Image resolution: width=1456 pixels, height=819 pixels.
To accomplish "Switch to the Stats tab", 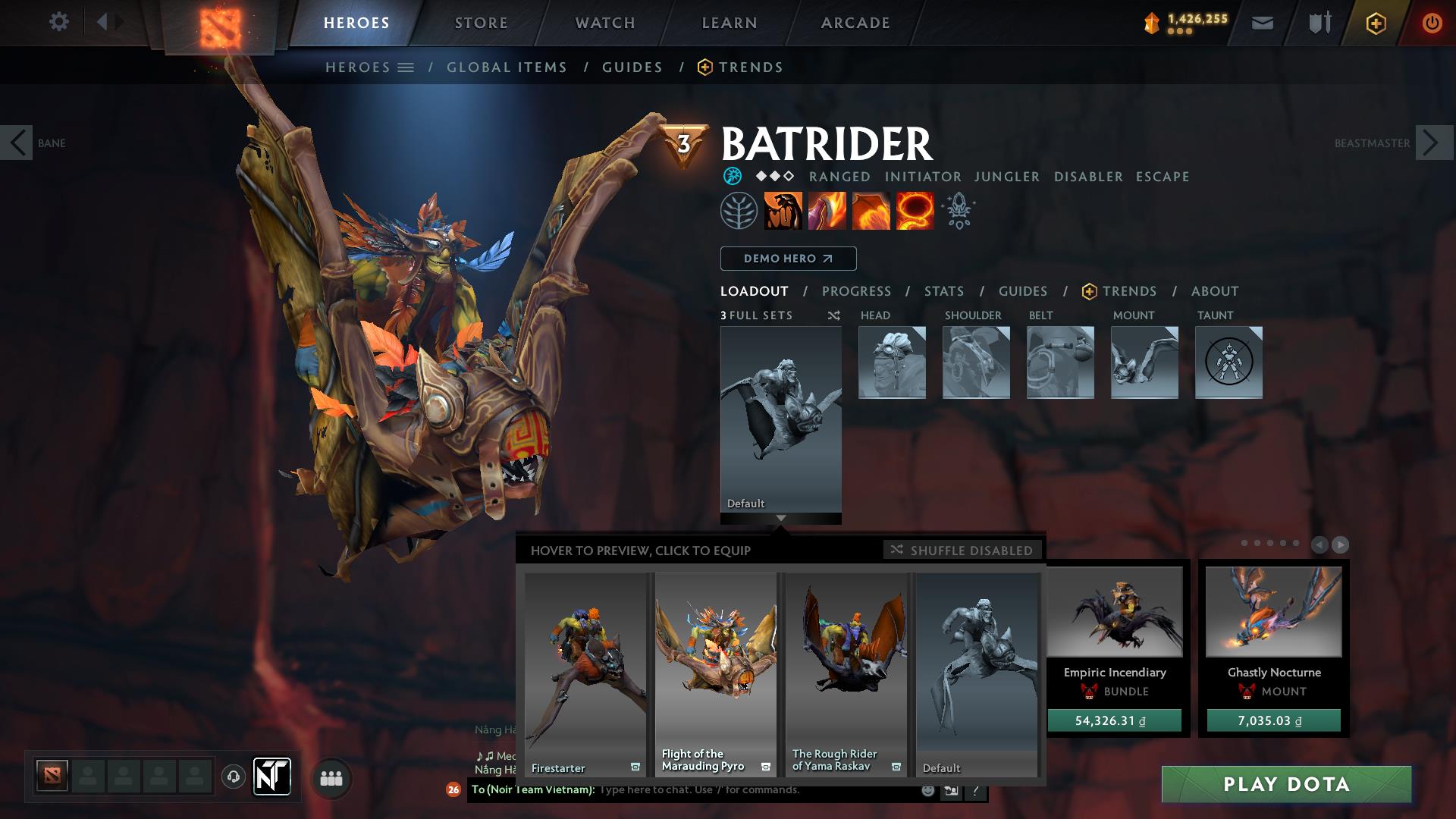I will click(x=943, y=291).
